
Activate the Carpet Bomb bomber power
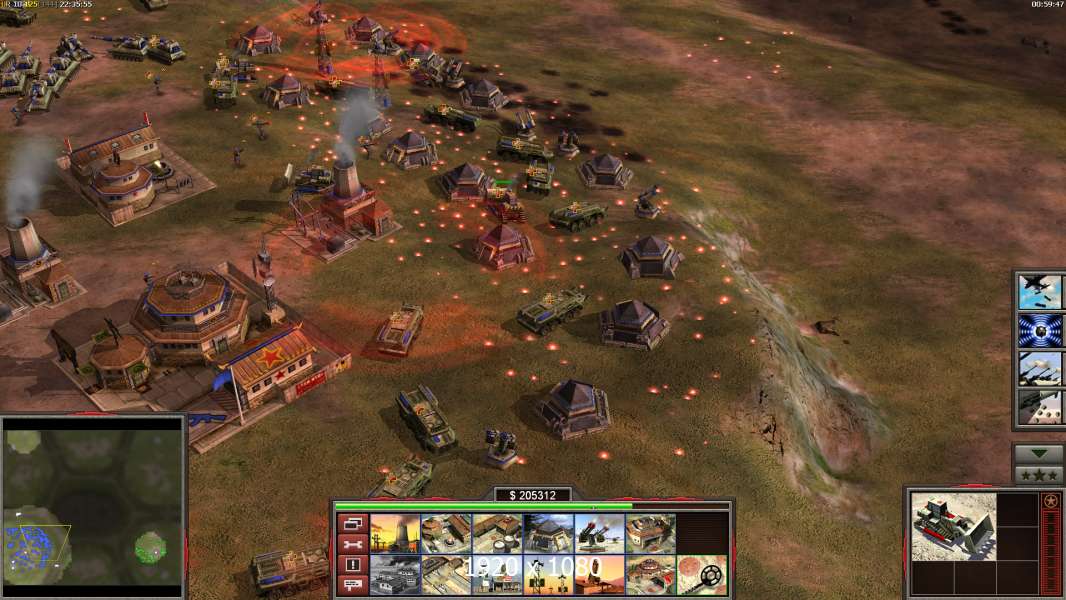[1038, 292]
